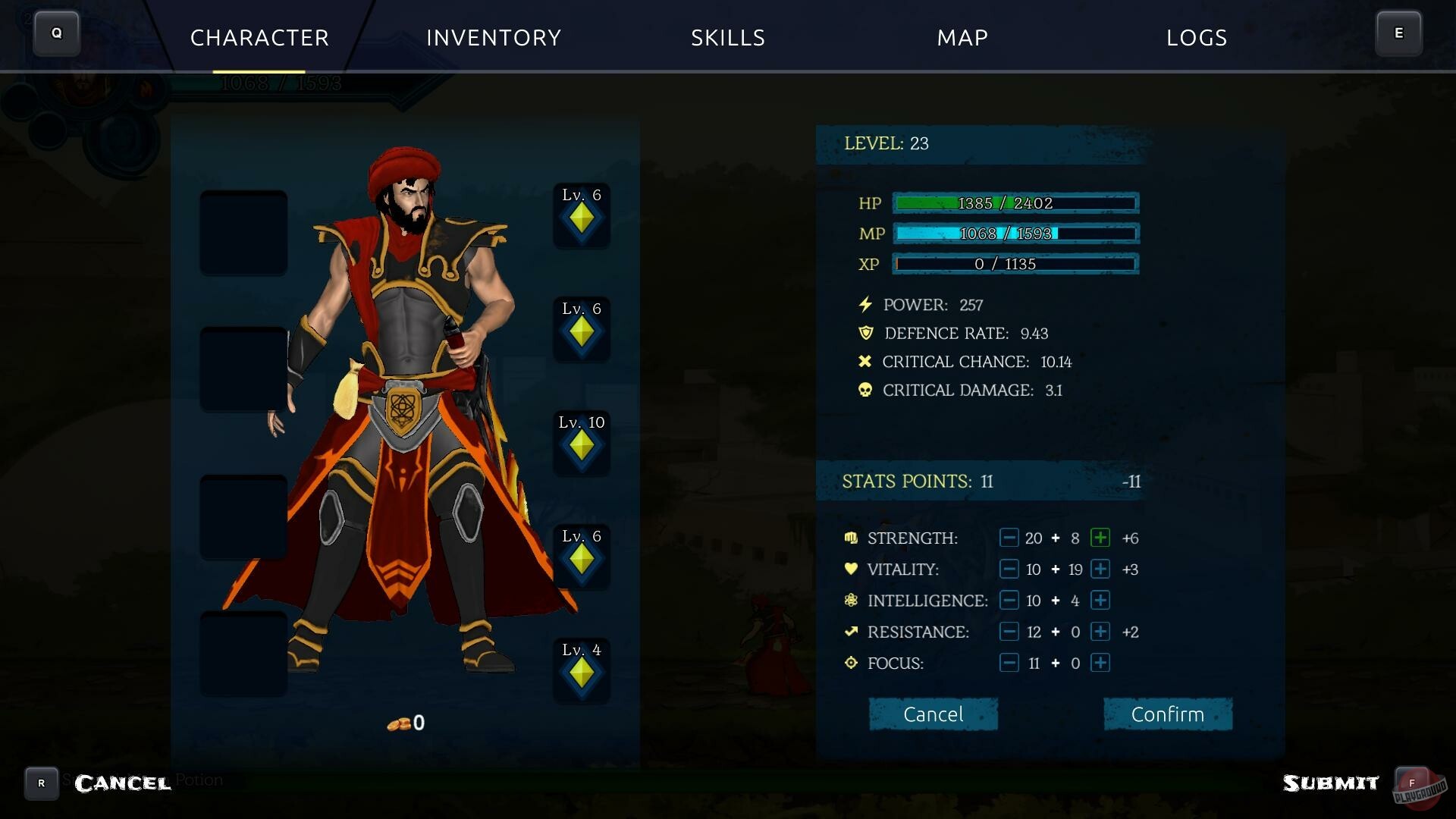Increase Resistance with the plus button
Screen dimensions: 1456x819
(1100, 631)
